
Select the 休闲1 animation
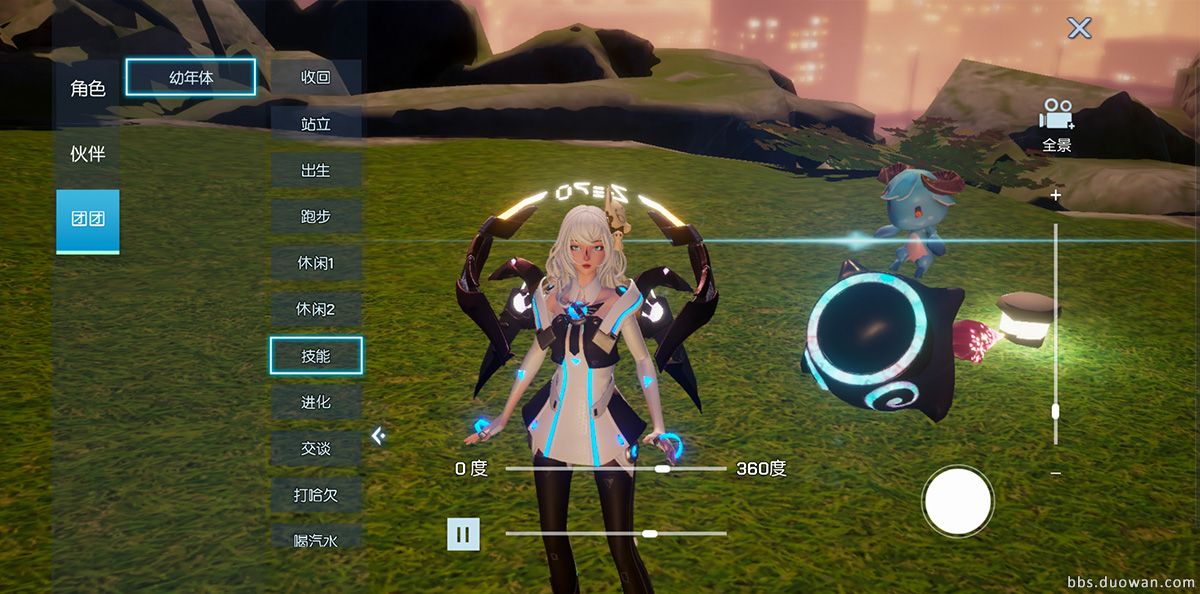click(x=316, y=263)
